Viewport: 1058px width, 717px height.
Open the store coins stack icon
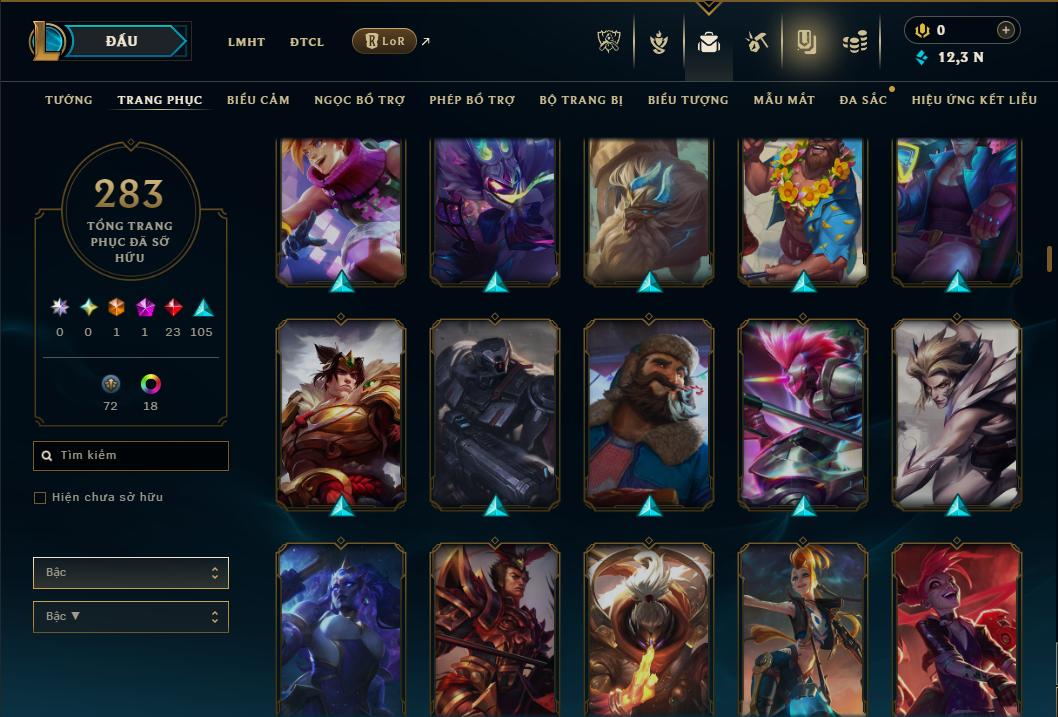[x=854, y=42]
